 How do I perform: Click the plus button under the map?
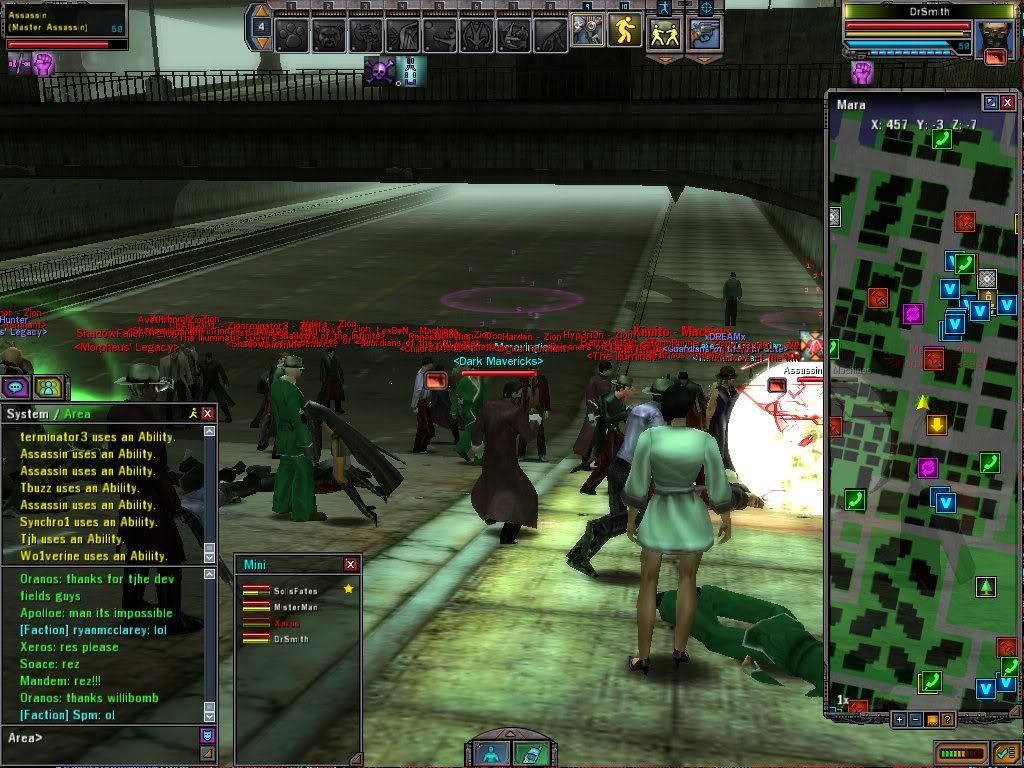899,719
